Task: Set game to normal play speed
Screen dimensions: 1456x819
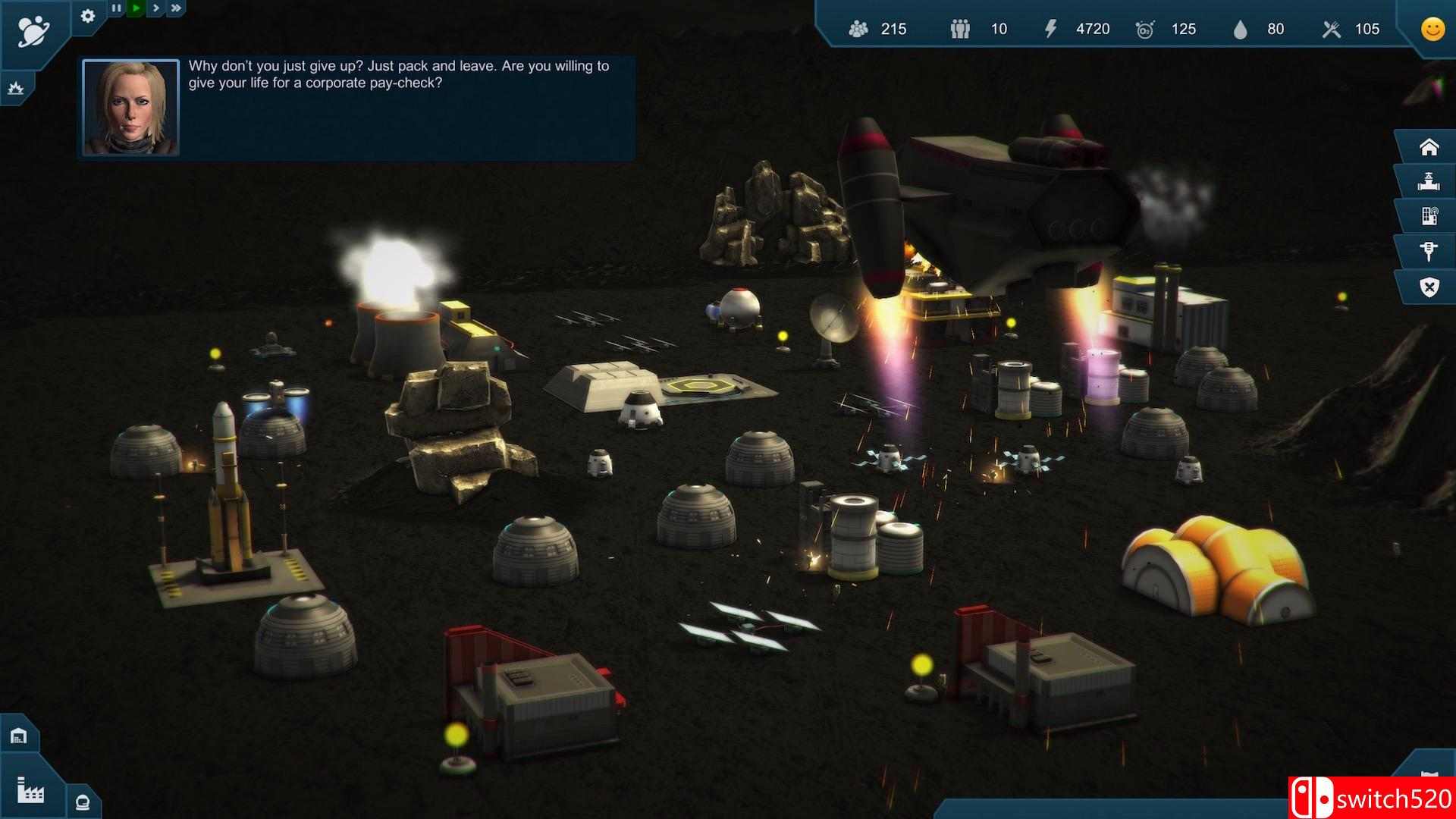Action: click(136, 8)
